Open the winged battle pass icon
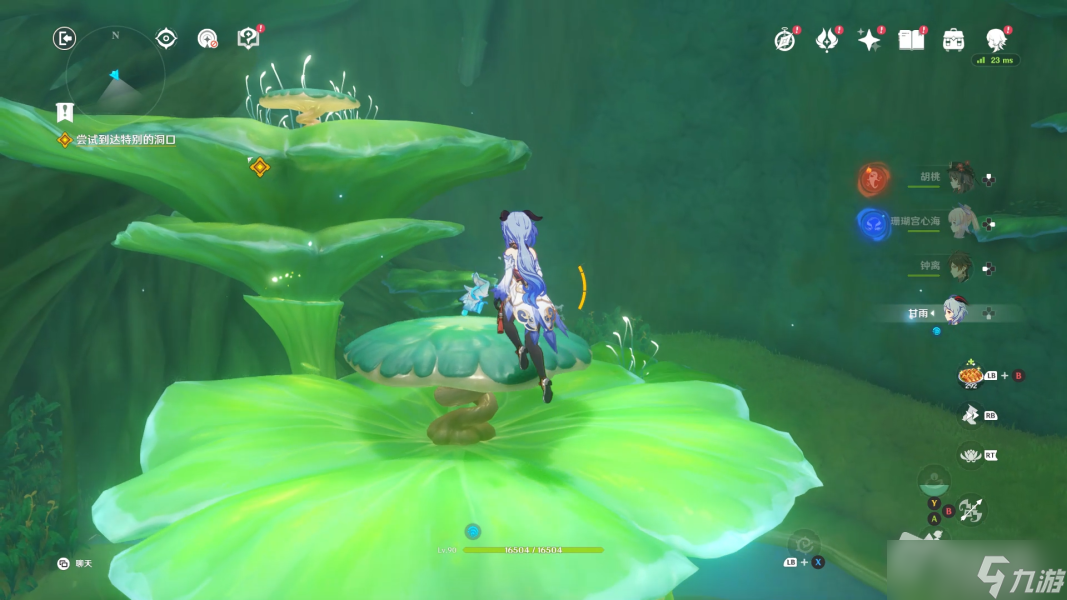The height and width of the screenshot is (600, 1067). (x=827, y=39)
